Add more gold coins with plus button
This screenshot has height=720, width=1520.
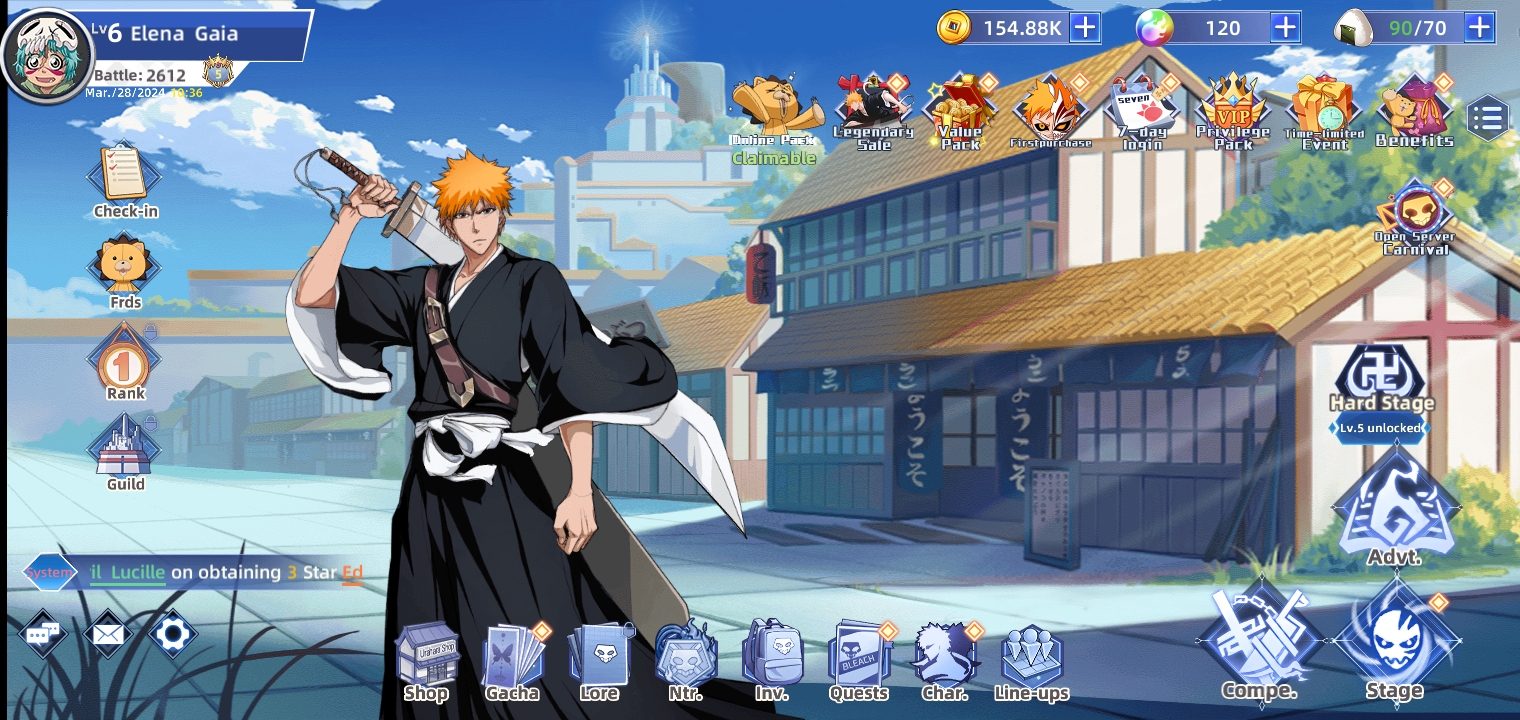click(1085, 28)
